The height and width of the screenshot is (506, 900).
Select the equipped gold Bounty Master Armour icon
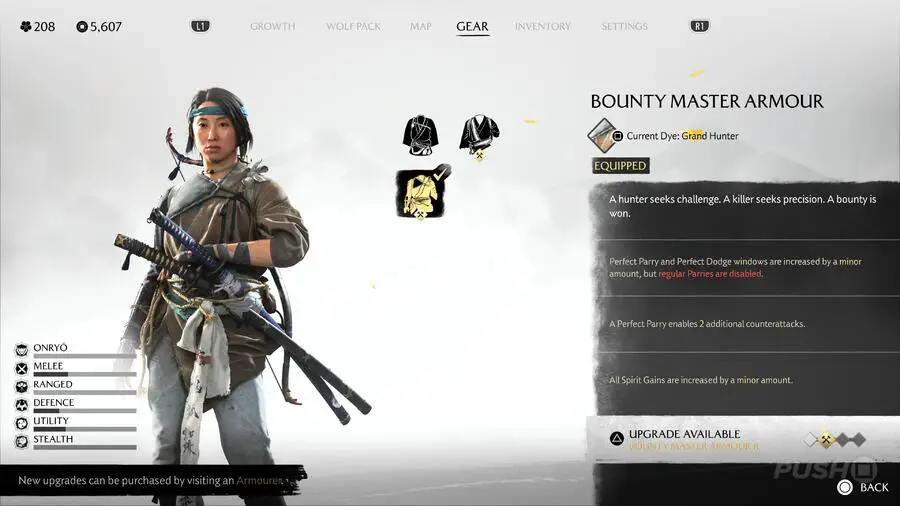pos(423,193)
